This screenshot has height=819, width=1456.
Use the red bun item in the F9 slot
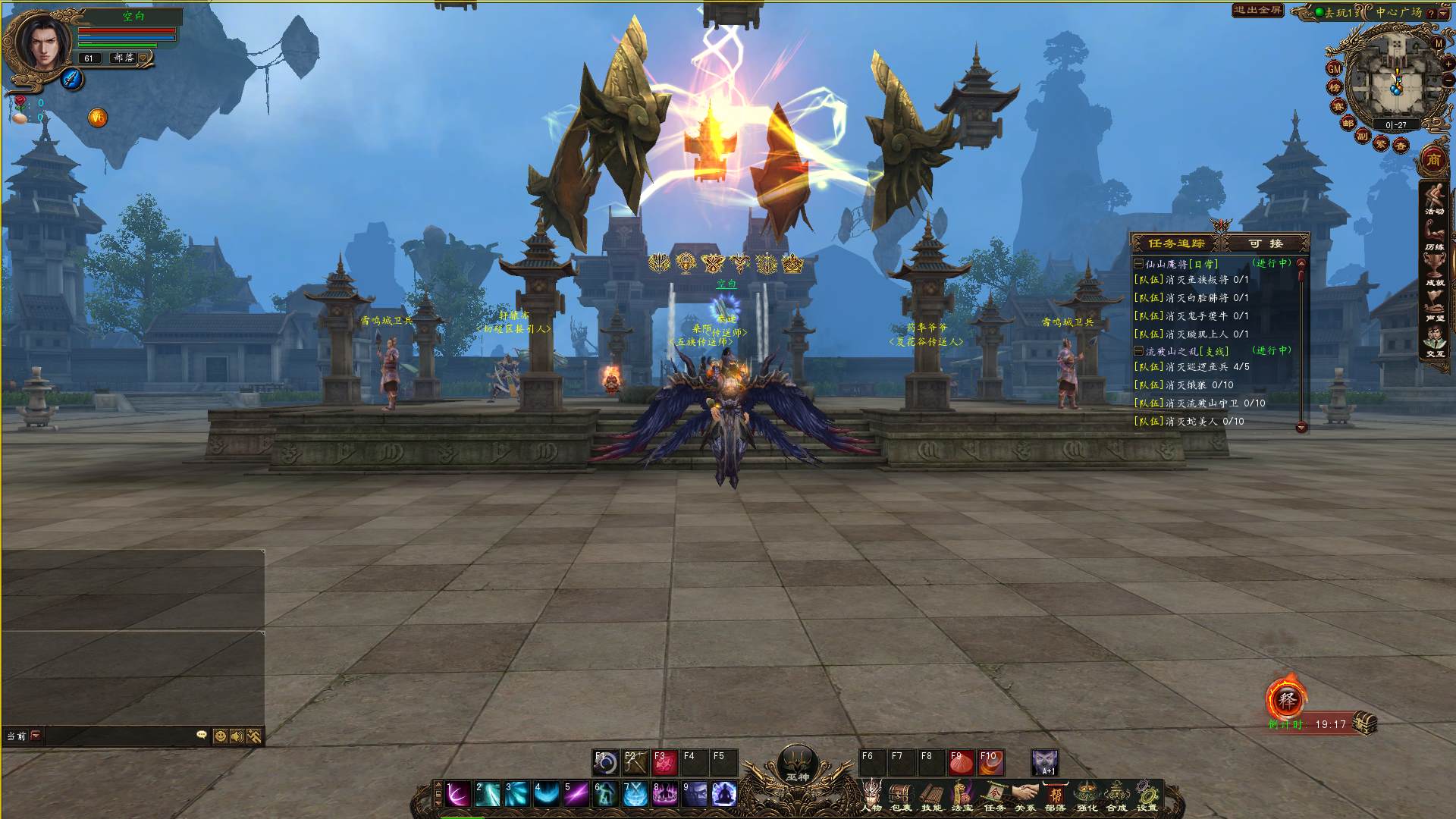pyautogui.click(x=961, y=762)
